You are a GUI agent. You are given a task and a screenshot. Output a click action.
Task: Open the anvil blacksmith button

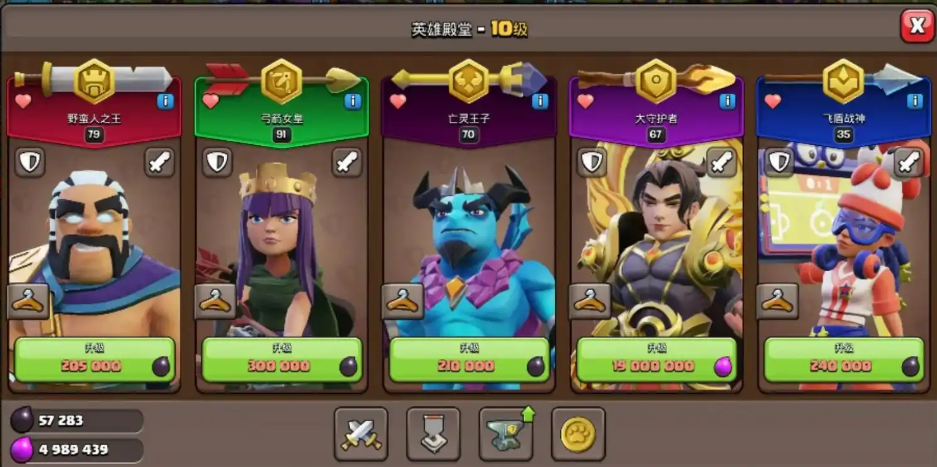[x=506, y=433]
